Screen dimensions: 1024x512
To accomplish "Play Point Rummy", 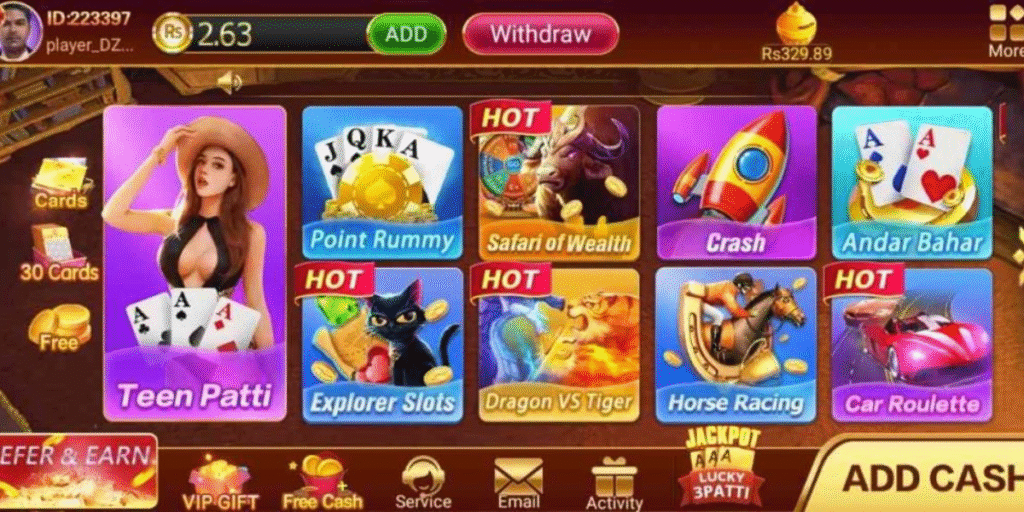I will tap(382, 182).
